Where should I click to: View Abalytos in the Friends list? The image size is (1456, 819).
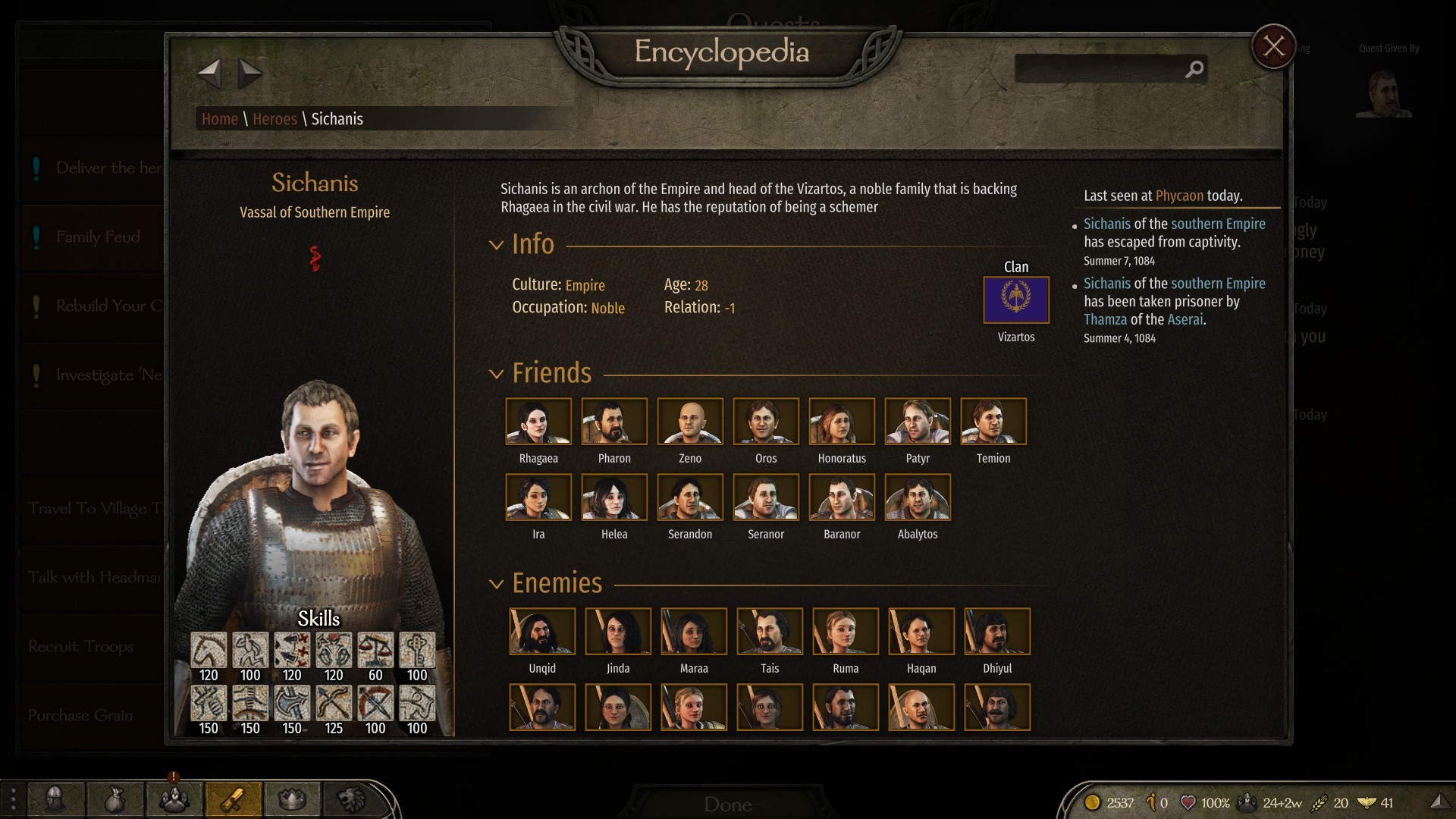(918, 497)
